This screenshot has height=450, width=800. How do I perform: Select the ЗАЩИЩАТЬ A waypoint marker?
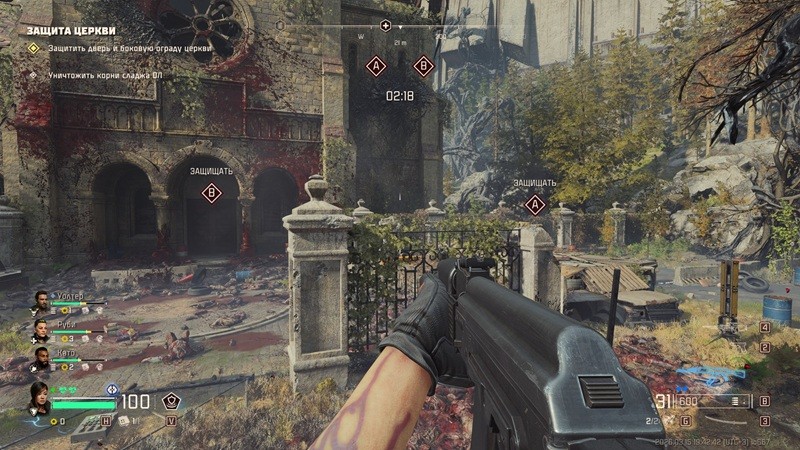[535, 205]
